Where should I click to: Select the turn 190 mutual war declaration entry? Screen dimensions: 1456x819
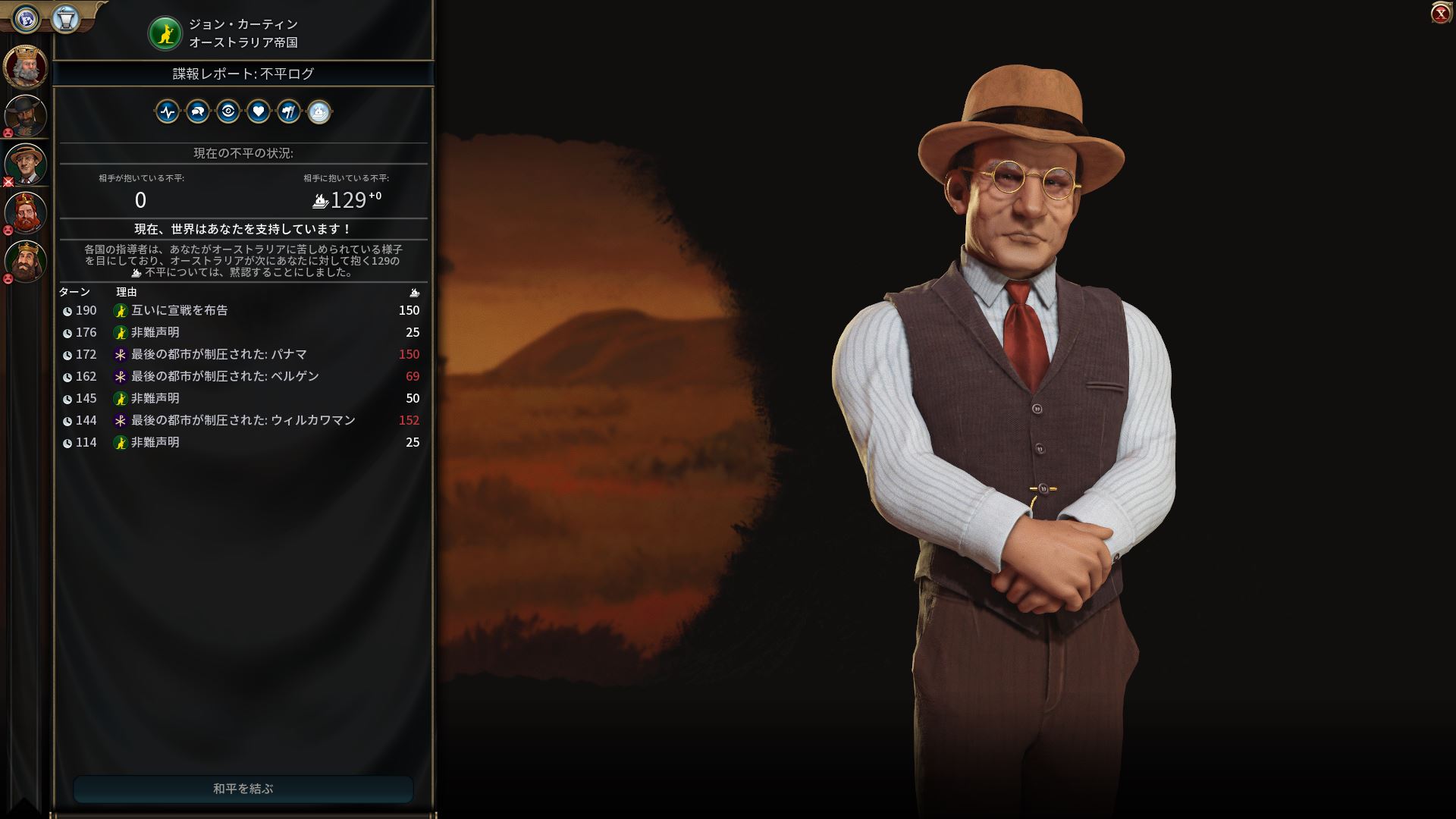coord(243,310)
